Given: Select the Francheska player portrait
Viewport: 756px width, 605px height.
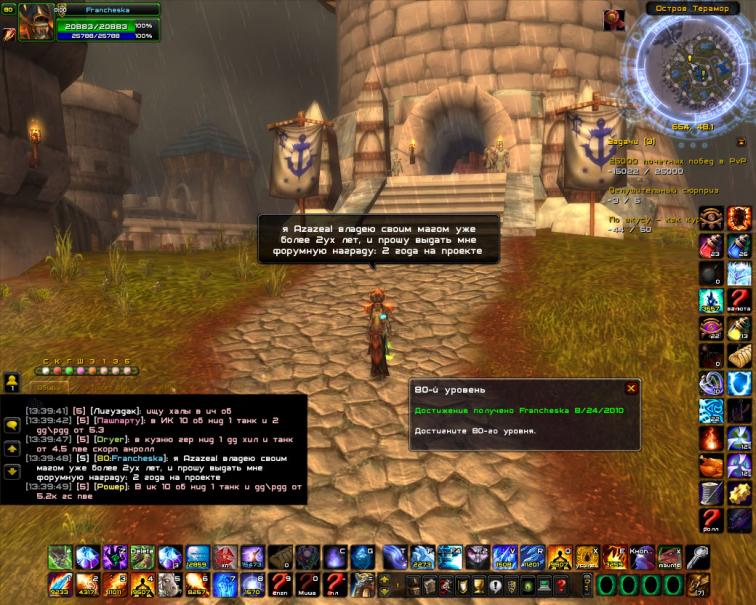Looking at the screenshot, I should tap(36, 22).
